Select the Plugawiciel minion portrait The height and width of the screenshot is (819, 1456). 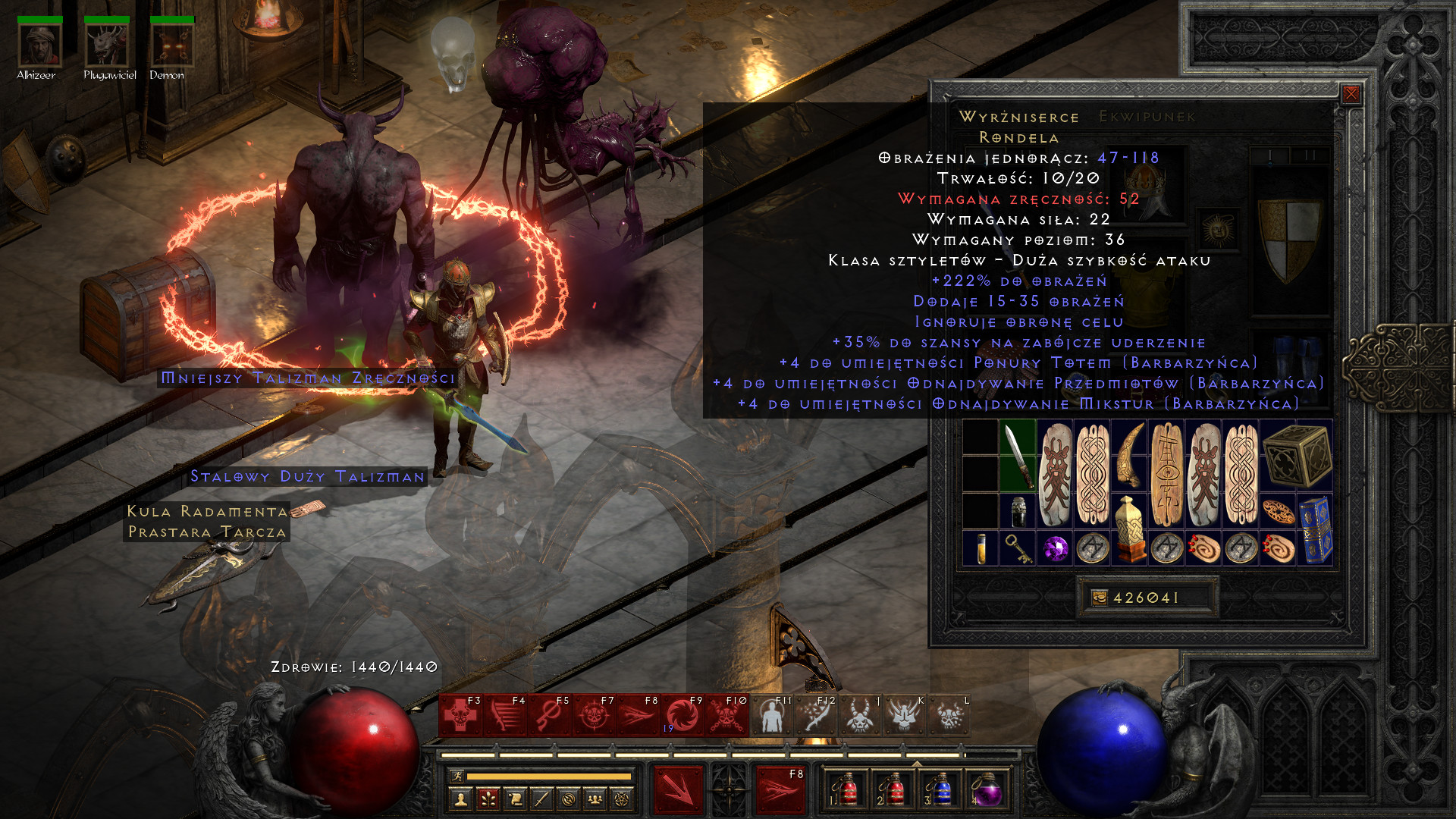pyautogui.click(x=106, y=45)
